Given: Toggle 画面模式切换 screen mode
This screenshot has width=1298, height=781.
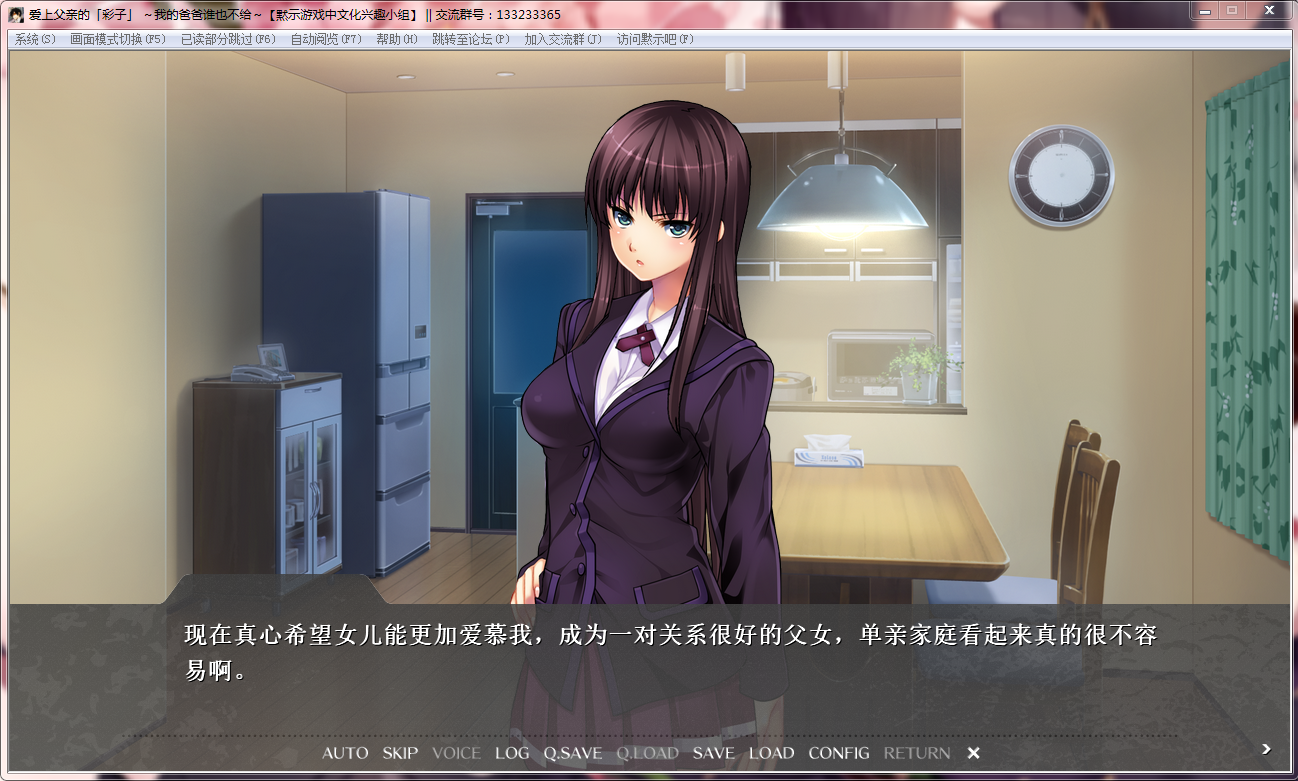Looking at the screenshot, I should click(x=118, y=39).
